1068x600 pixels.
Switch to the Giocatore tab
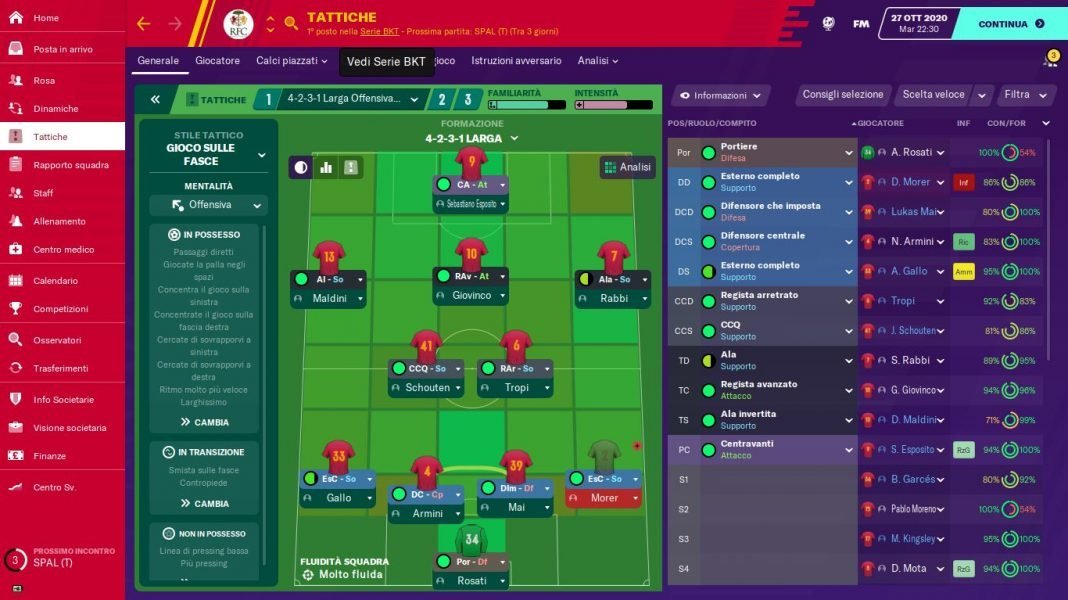(x=217, y=61)
